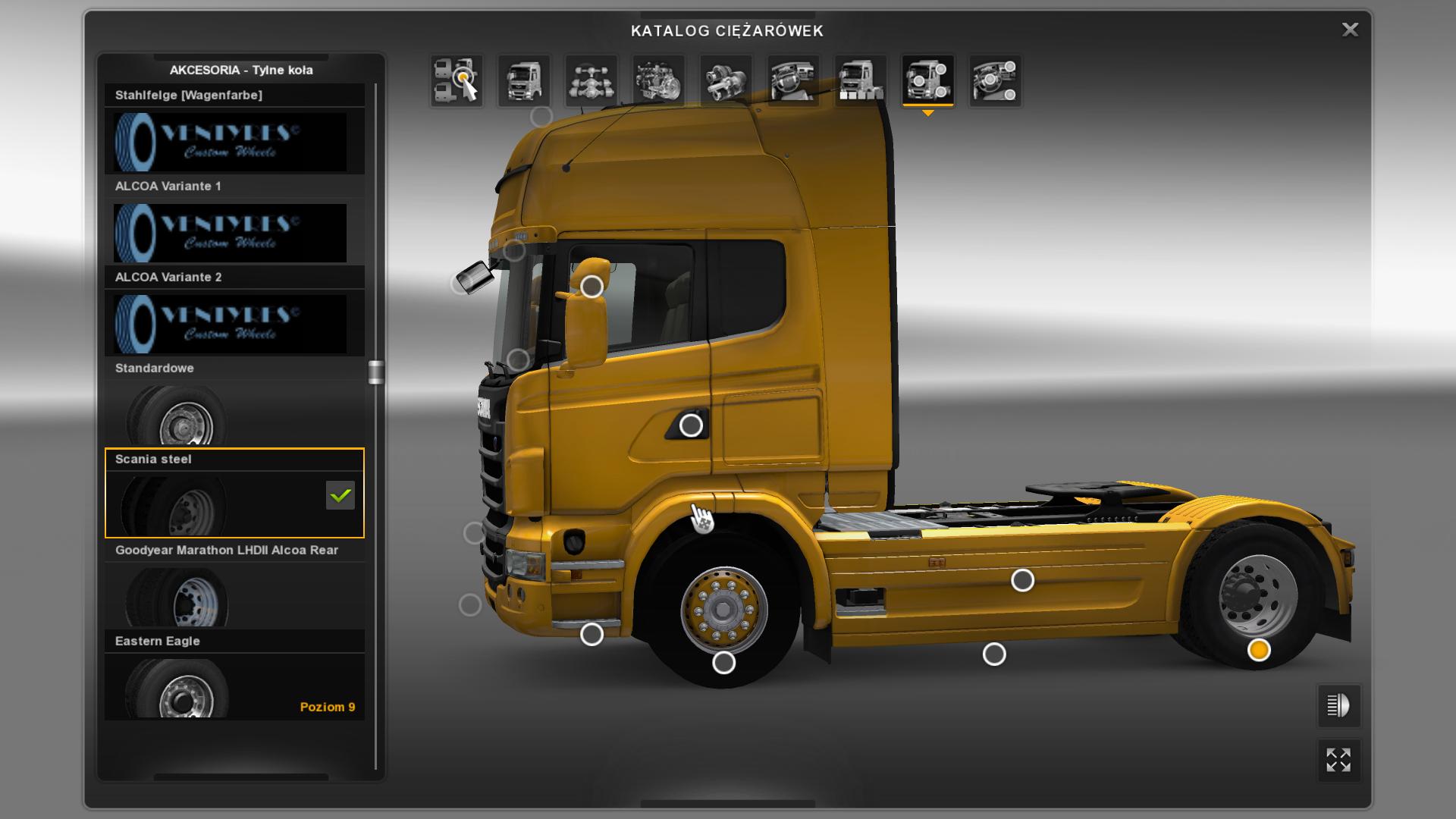Switch to the cabin configuration tab
Viewport: 1456px width, 819px height.
click(524, 80)
